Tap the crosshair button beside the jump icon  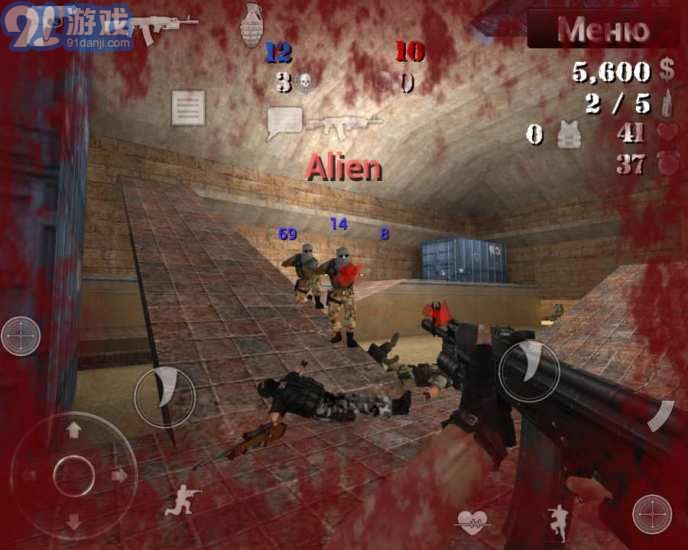point(652,514)
